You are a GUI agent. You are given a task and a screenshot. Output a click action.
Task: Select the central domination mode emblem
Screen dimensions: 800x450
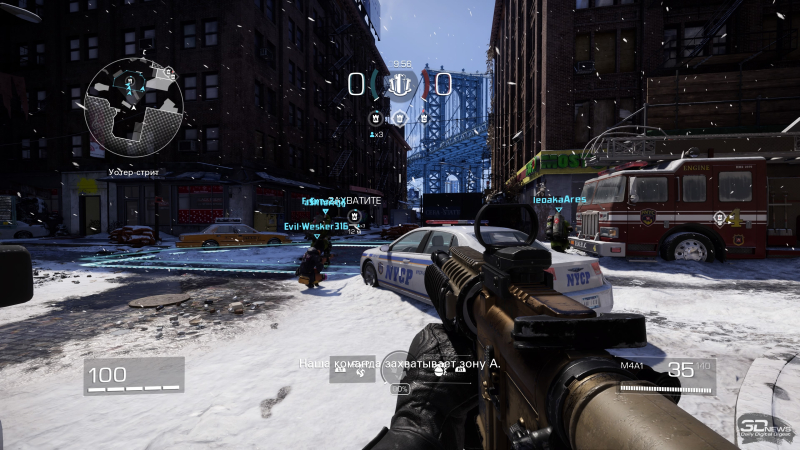coord(400,84)
